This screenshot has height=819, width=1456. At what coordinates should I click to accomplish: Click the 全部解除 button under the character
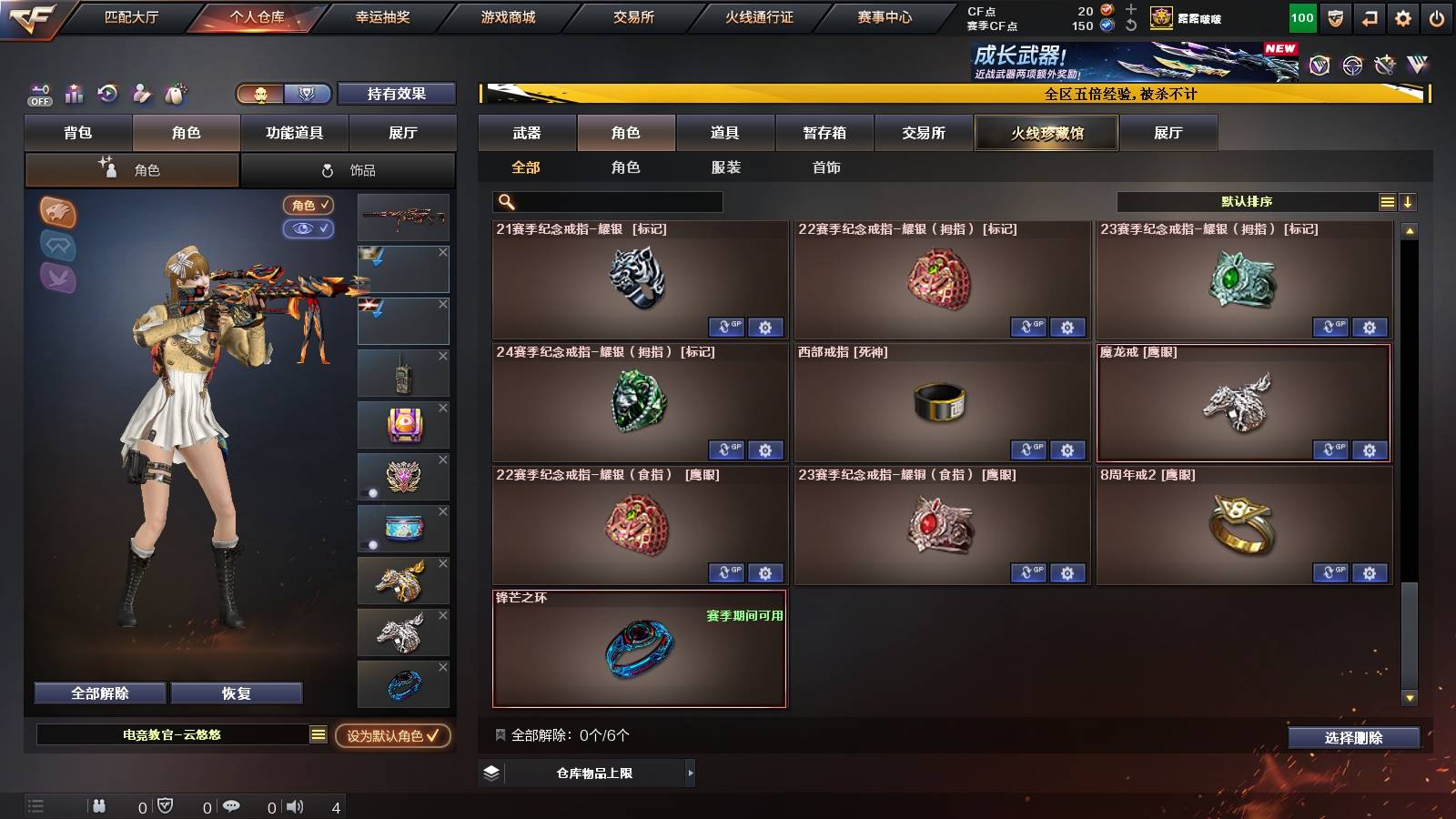click(x=98, y=693)
